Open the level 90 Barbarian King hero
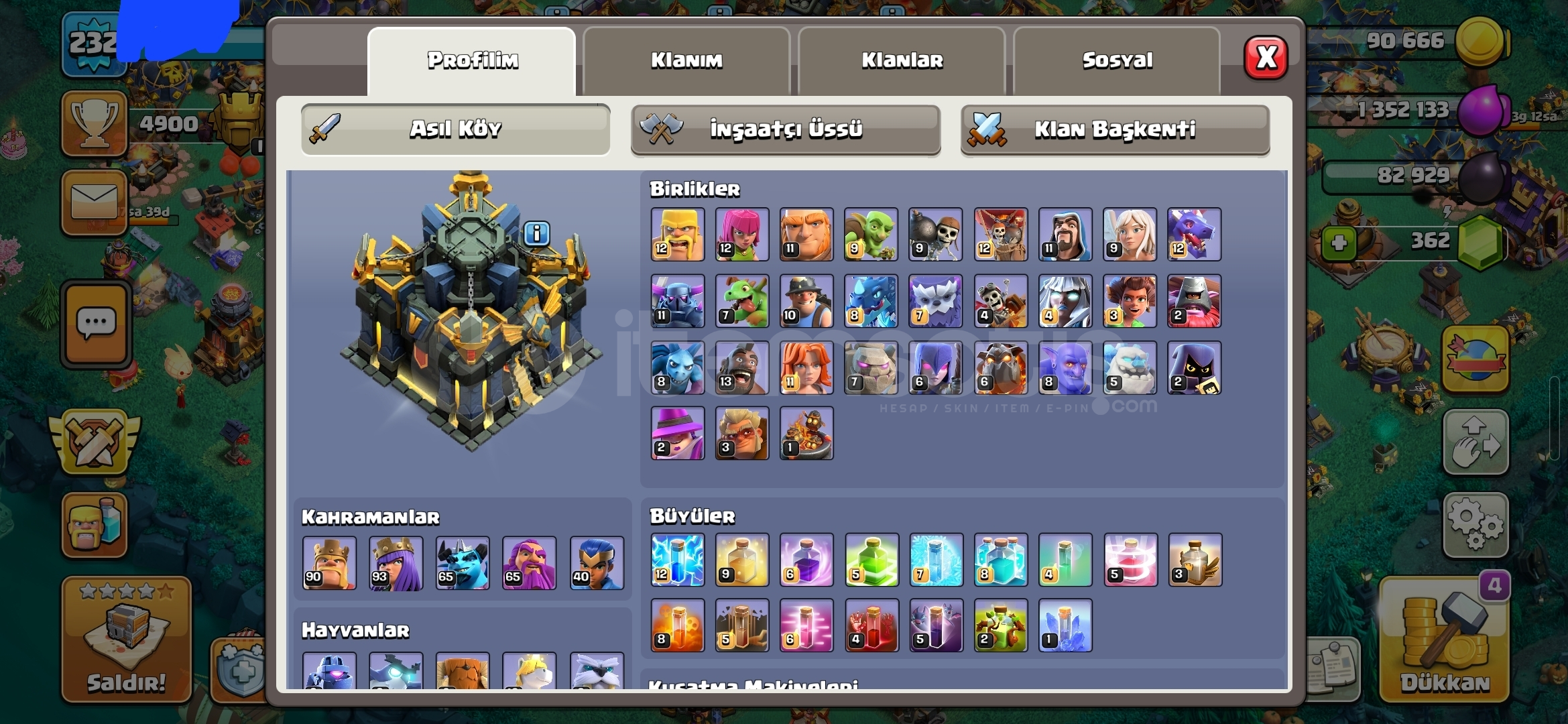 (330, 563)
